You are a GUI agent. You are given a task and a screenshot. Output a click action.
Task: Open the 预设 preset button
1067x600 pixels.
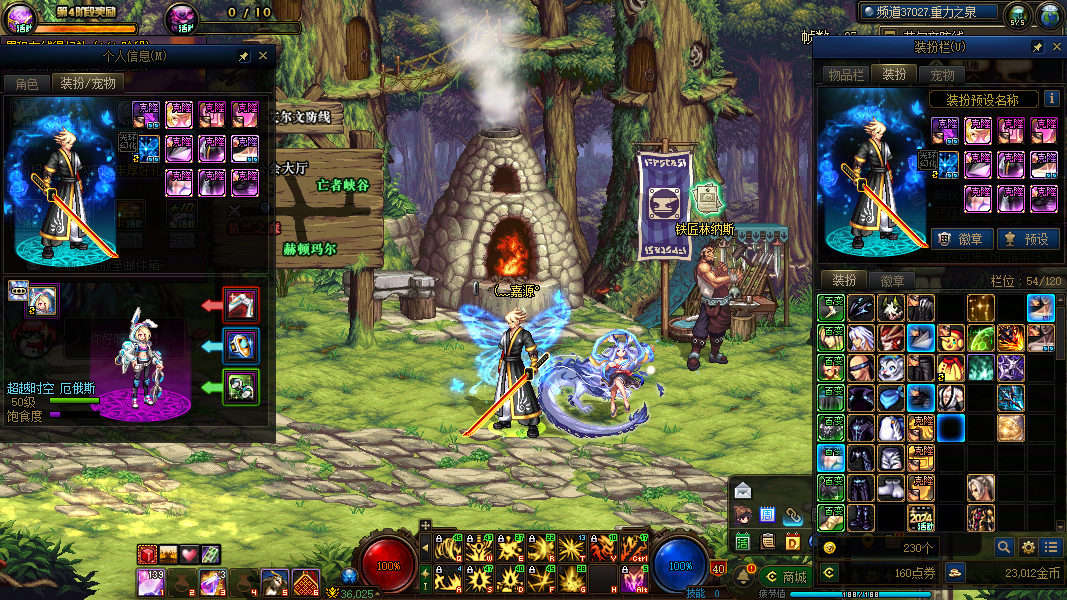(1027, 239)
